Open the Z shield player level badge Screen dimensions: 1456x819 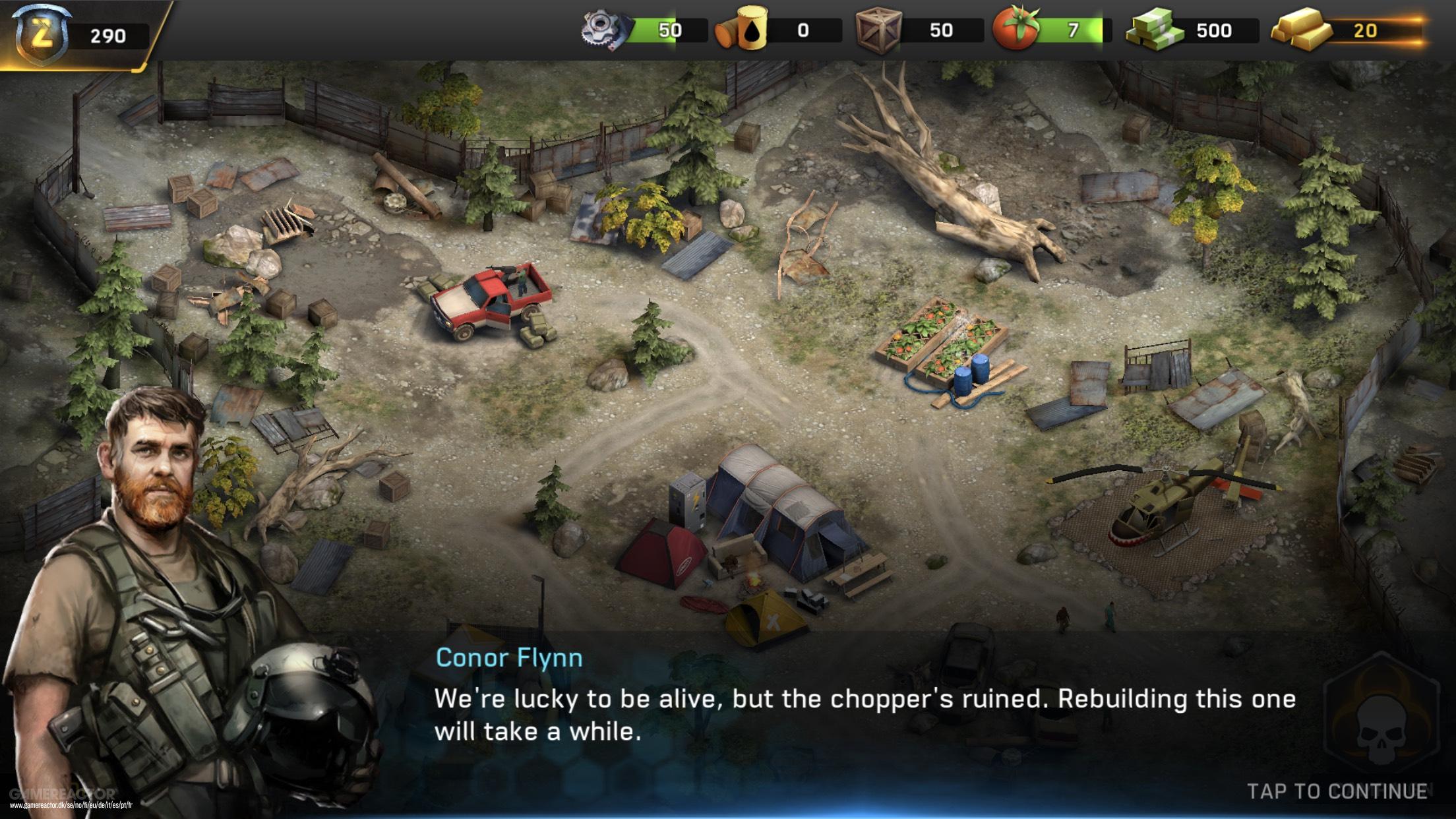click(x=42, y=34)
